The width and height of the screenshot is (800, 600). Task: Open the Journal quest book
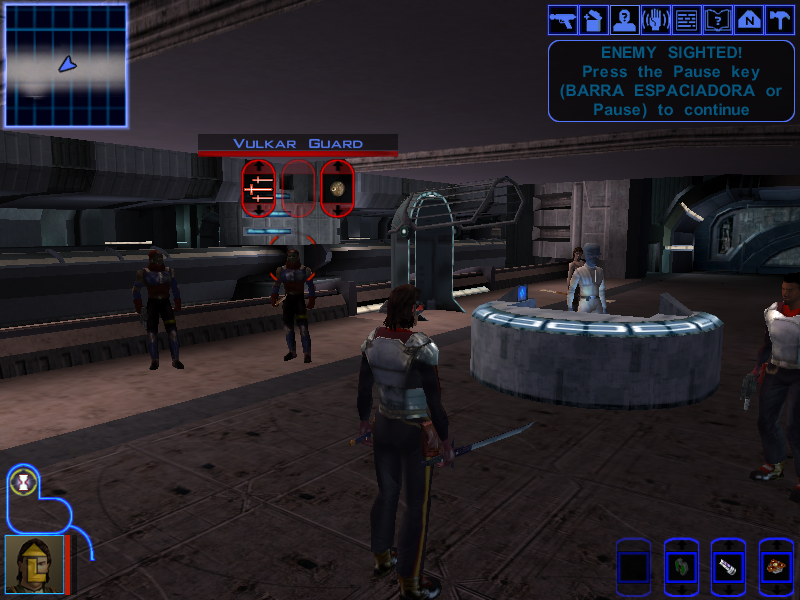coord(717,19)
